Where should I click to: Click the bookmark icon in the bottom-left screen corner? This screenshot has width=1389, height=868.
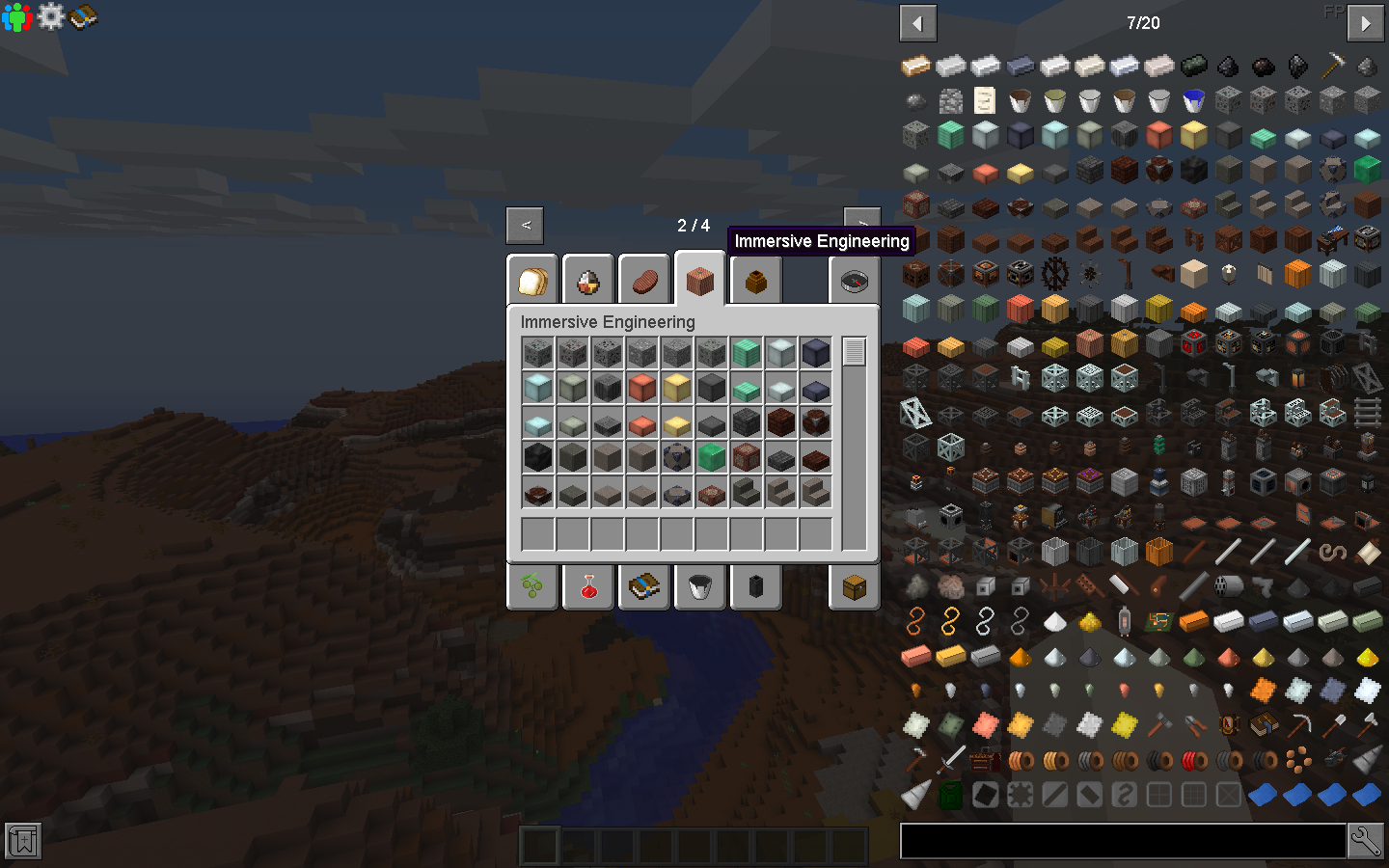click(21, 840)
